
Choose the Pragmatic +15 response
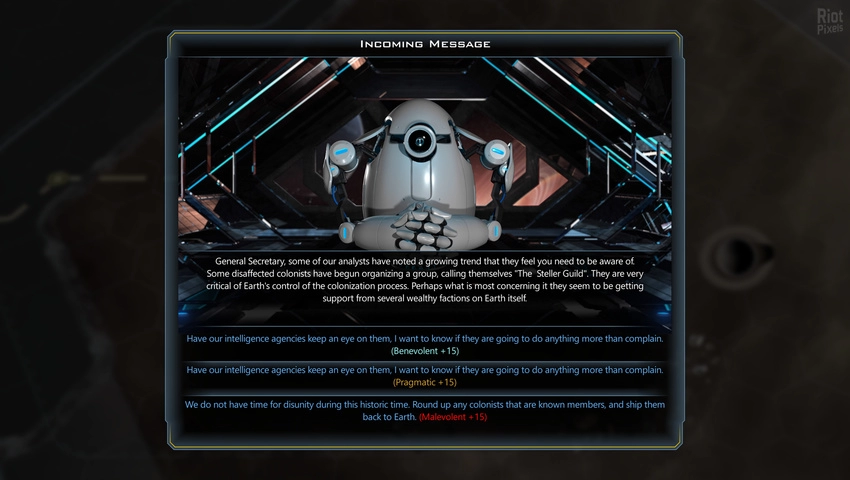pyautogui.click(x=425, y=376)
